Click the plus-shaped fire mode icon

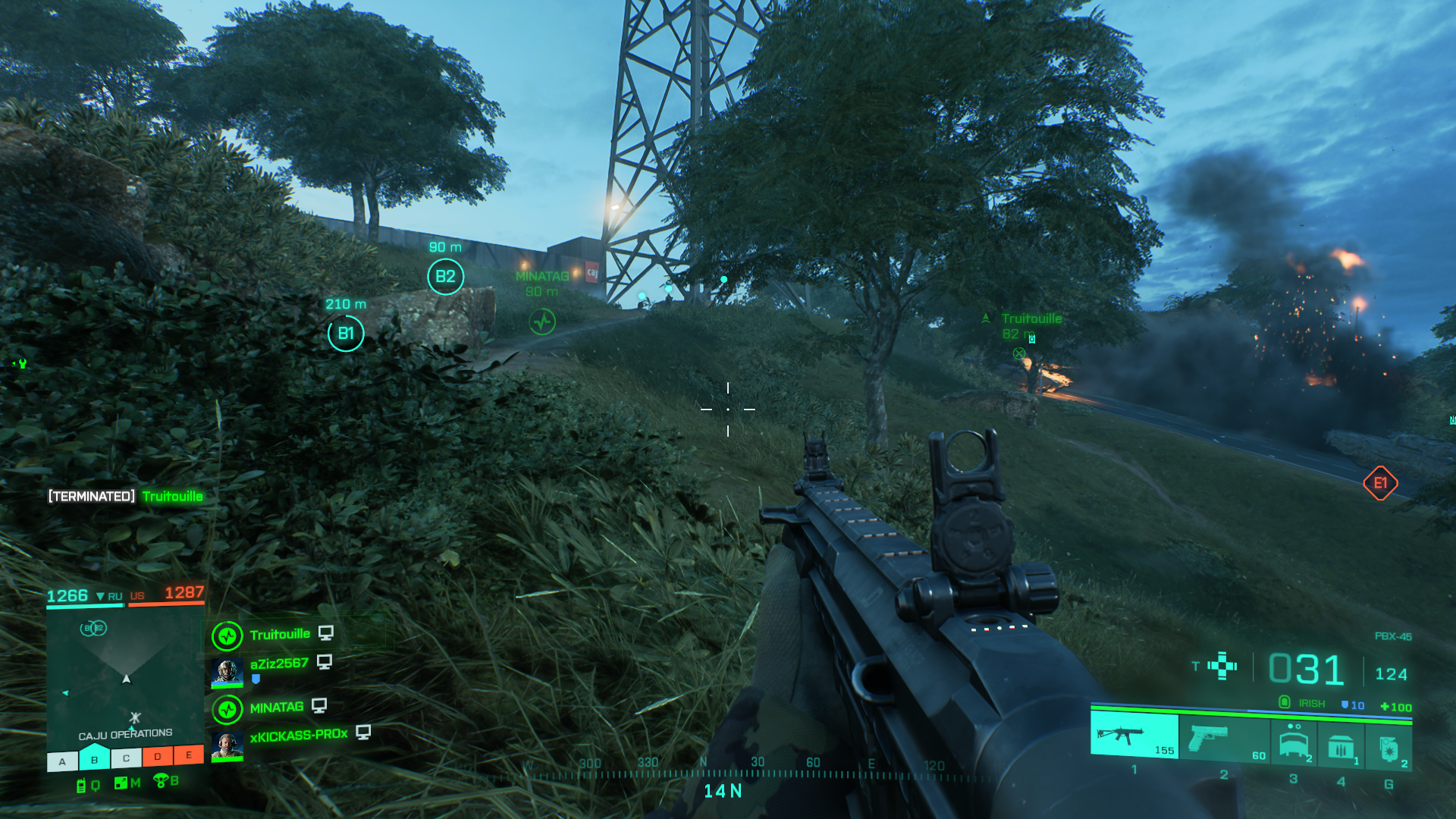[1222, 666]
